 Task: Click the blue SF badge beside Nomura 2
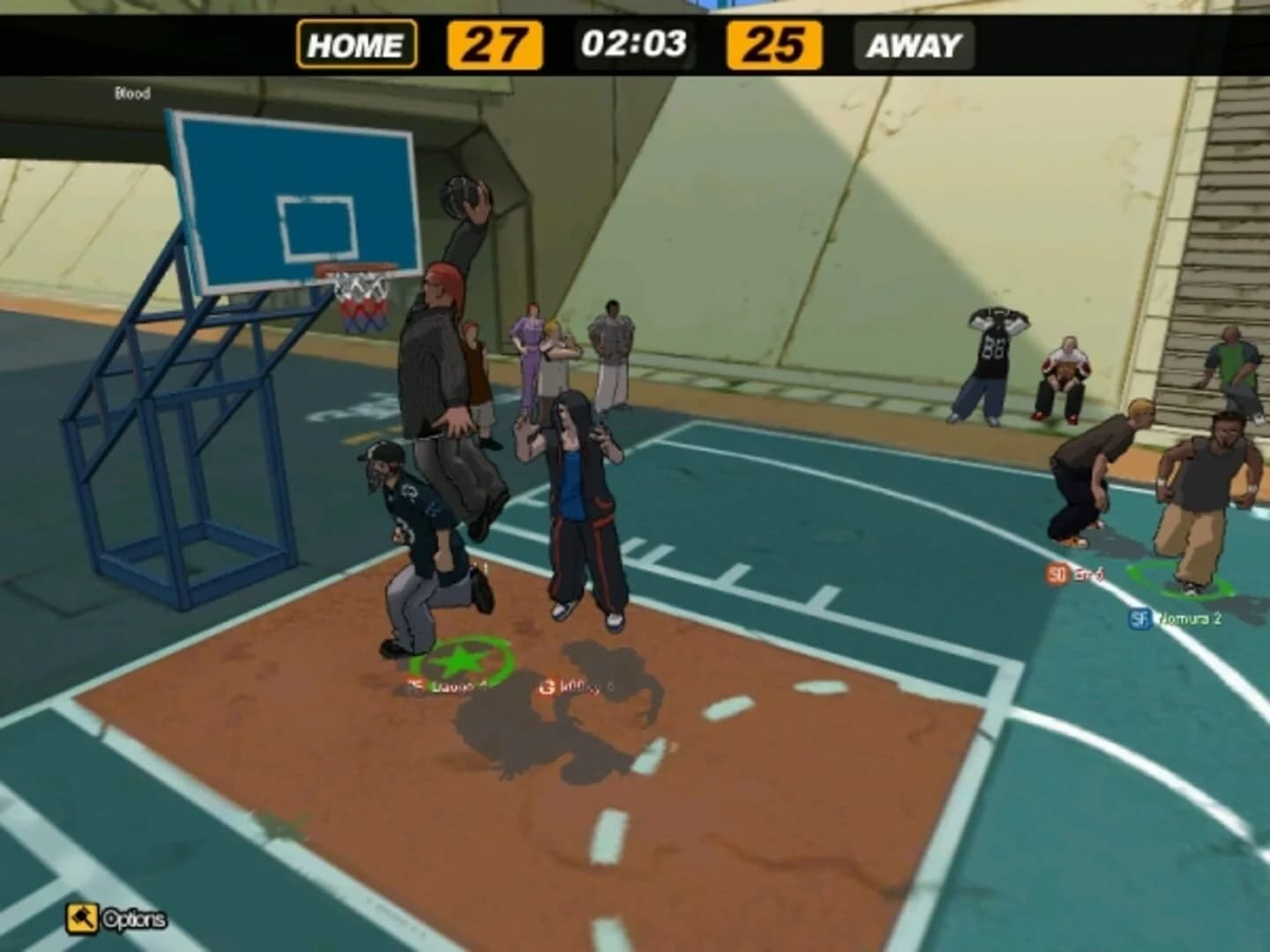click(x=1139, y=620)
